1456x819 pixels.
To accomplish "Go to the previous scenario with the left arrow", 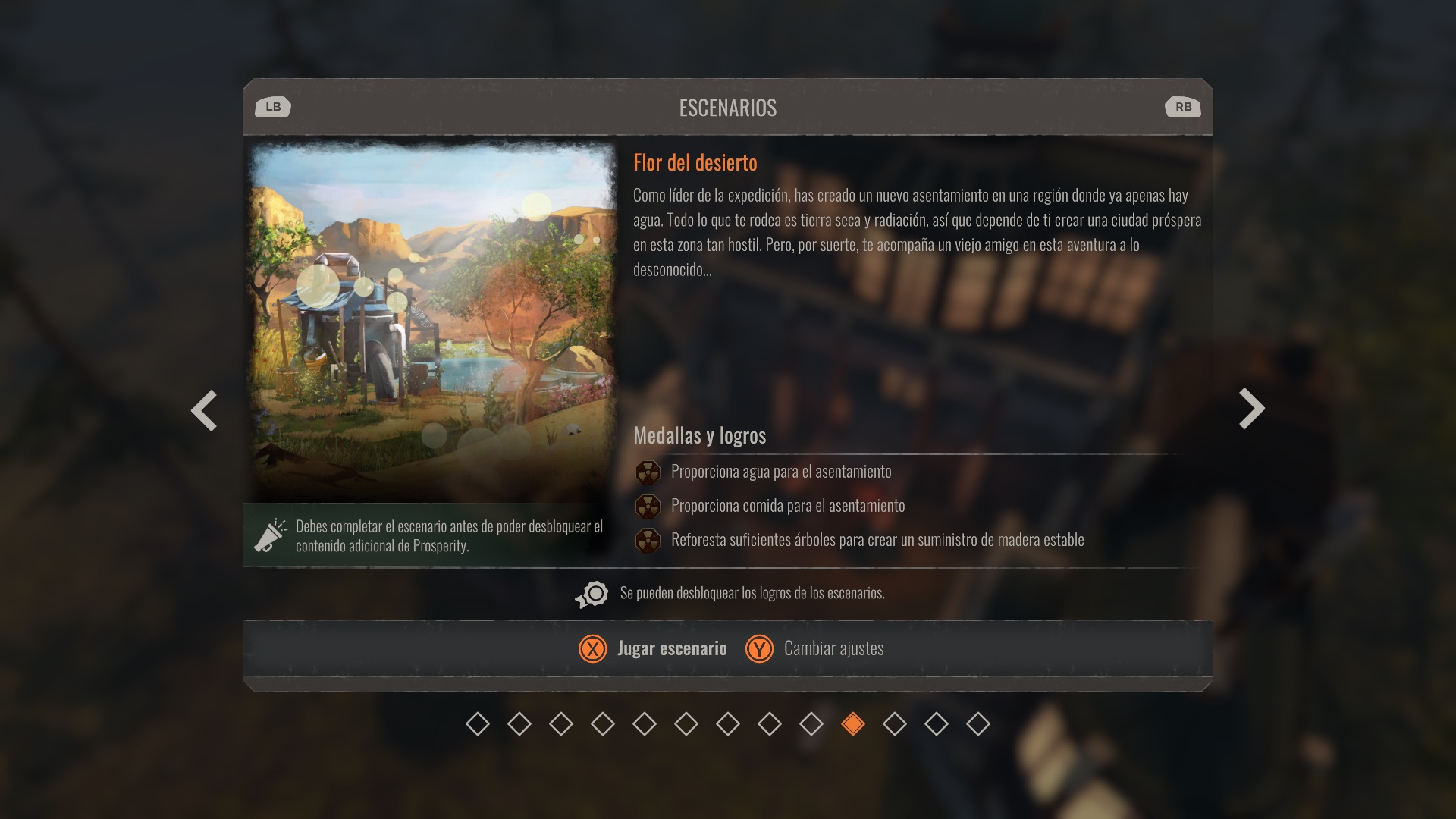I will point(204,410).
